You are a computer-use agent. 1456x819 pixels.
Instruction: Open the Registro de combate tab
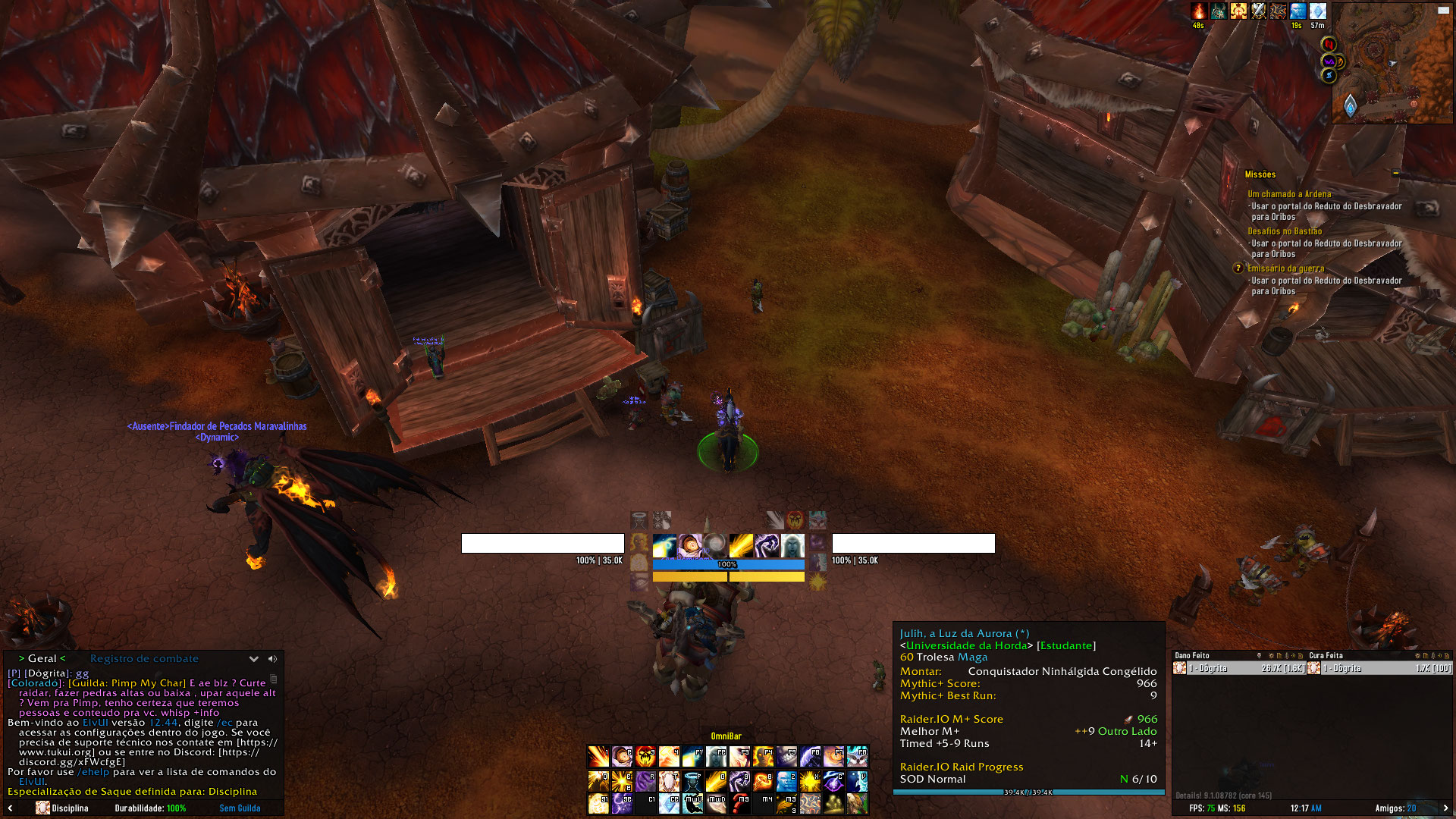(144, 658)
